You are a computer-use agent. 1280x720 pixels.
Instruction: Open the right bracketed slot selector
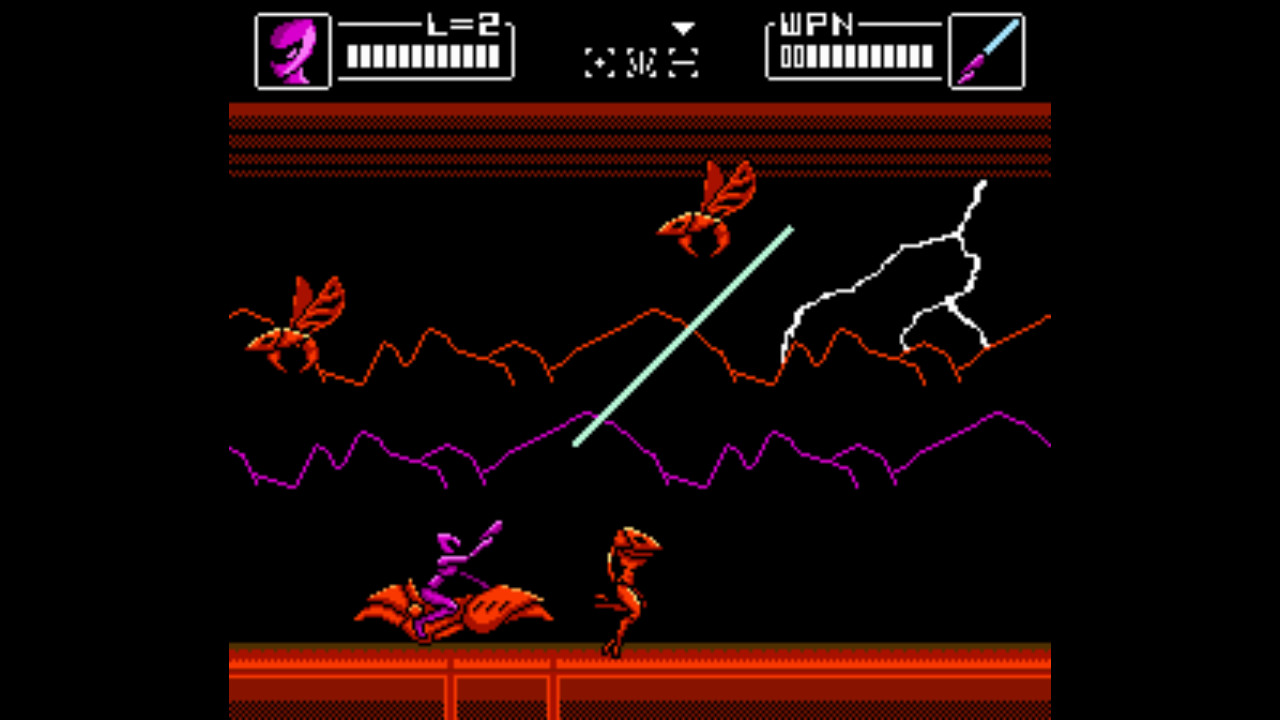[x=683, y=63]
